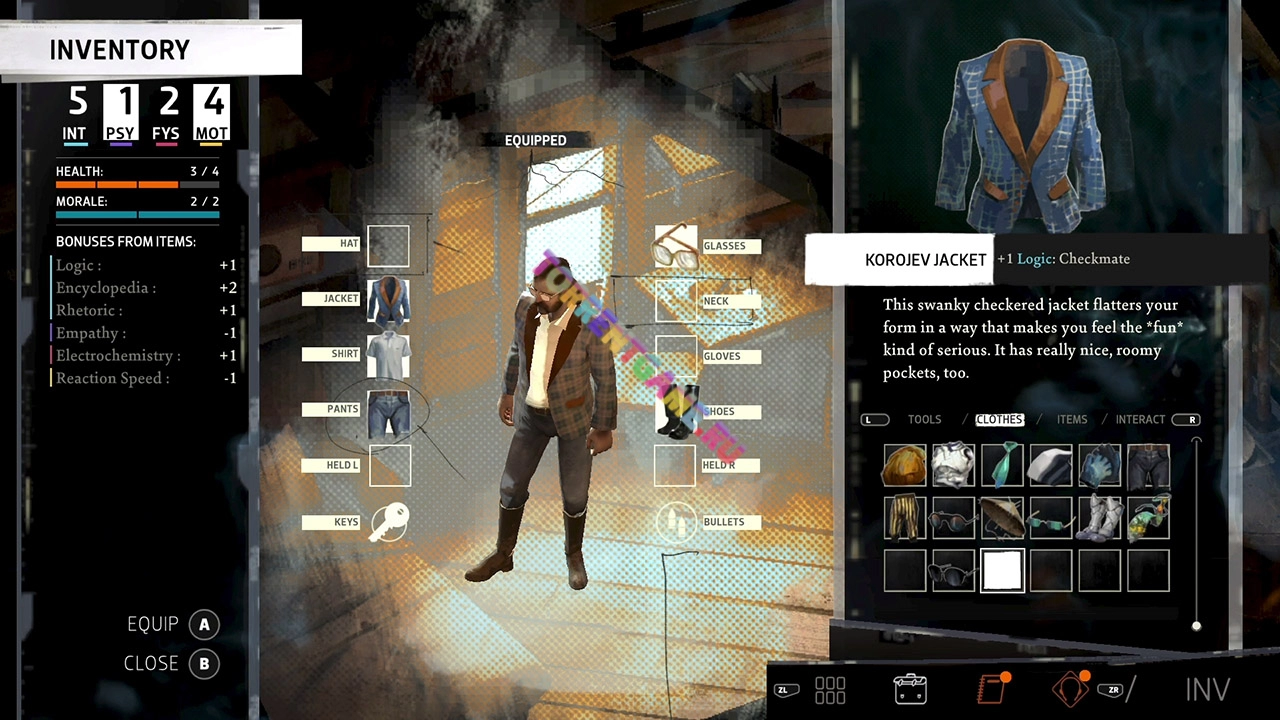This screenshot has width=1280, height=720.
Task: Open the Bullets slot
Action: [x=676, y=522]
